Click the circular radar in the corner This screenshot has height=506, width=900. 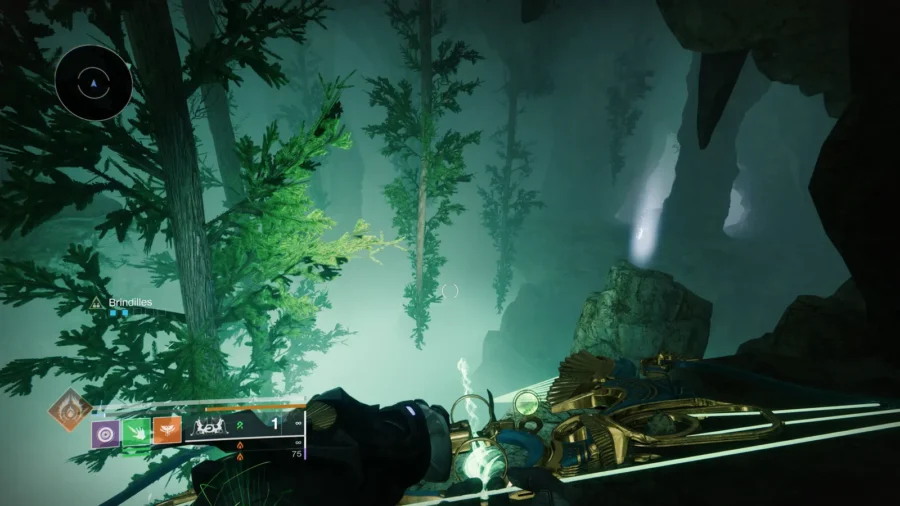[94, 83]
